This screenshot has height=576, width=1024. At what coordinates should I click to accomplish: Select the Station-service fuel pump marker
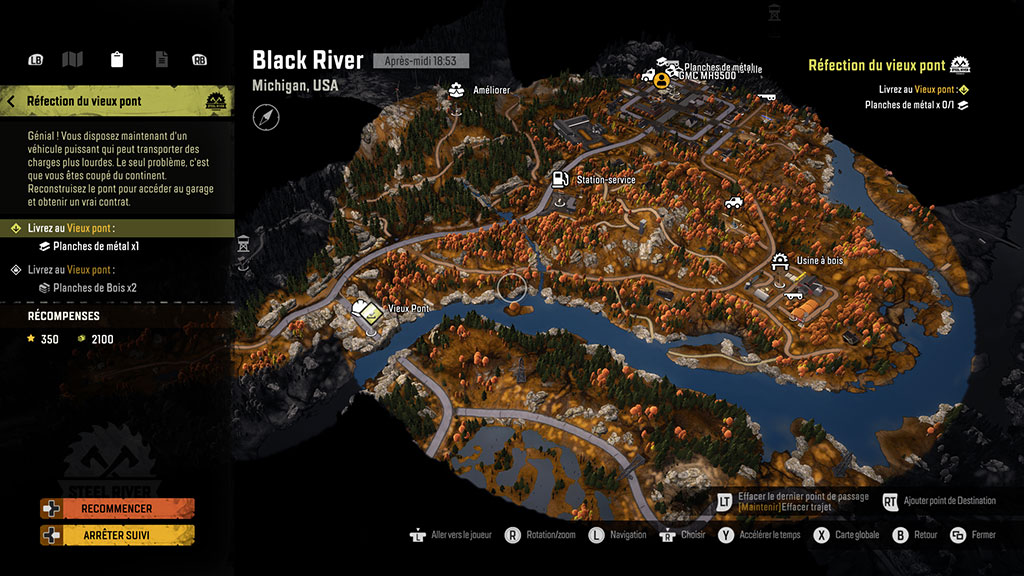pyautogui.click(x=557, y=179)
